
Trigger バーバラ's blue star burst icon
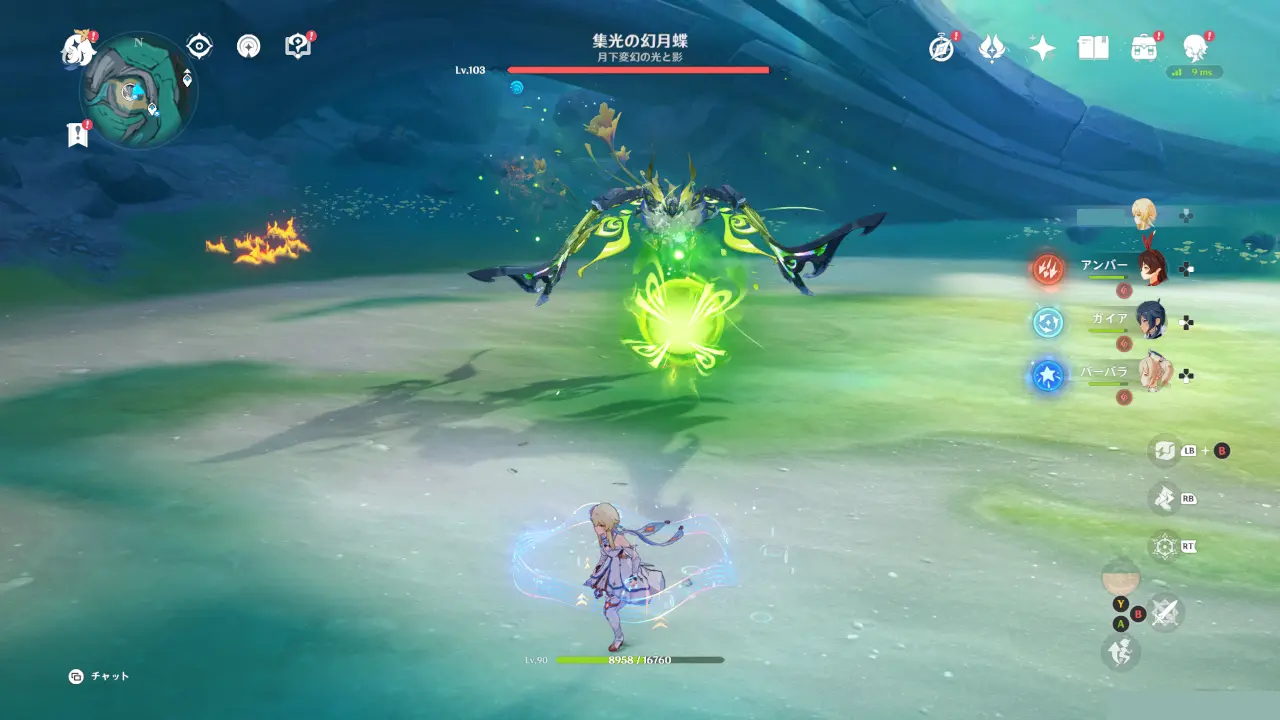pyautogui.click(x=1048, y=376)
